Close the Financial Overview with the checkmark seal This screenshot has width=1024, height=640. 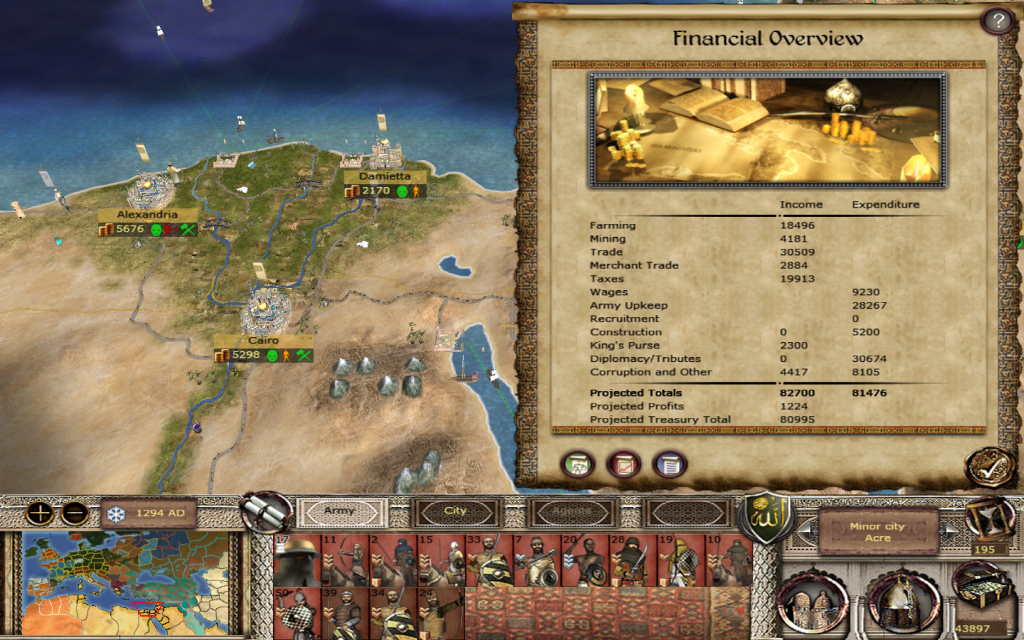click(x=987, y=465)
